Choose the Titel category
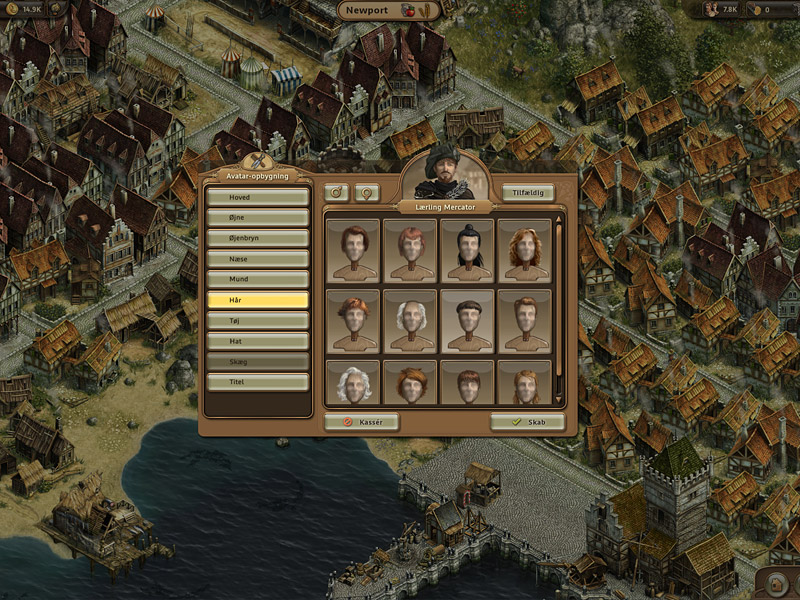The width and height of the screenshot is (800, 600). [x=257, y=382]
